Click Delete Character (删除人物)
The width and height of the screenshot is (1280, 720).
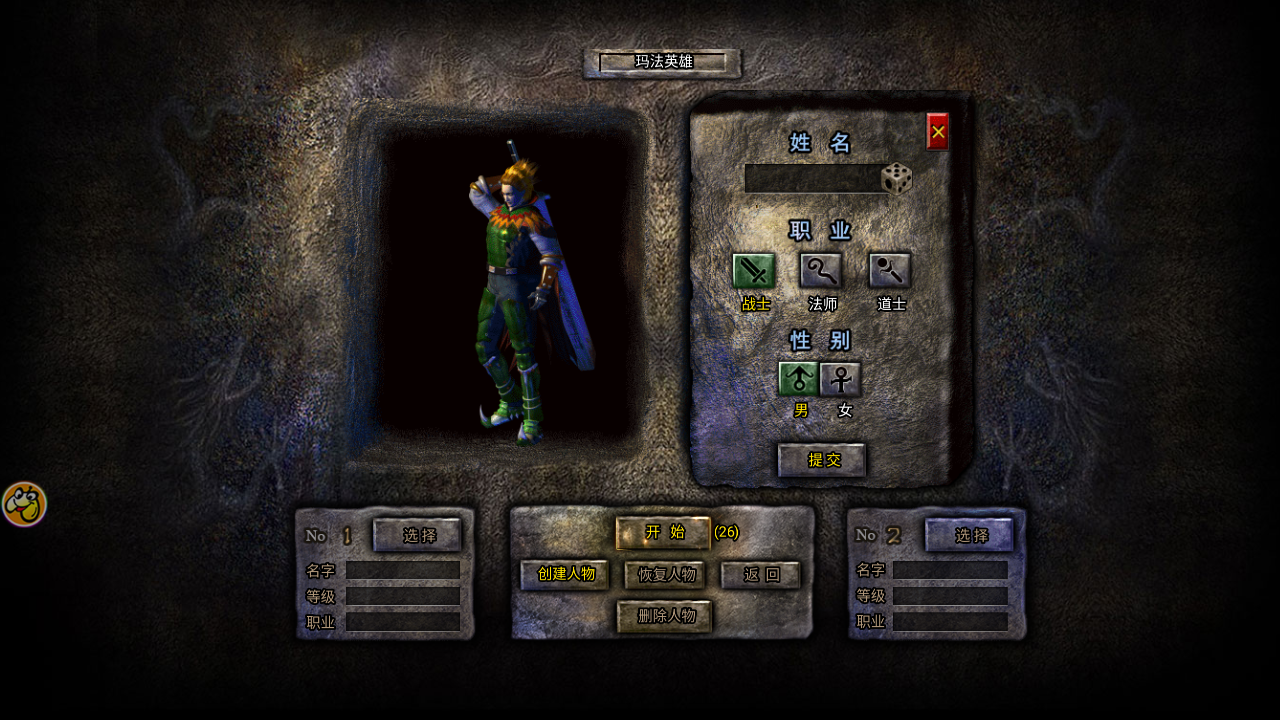coord(664,616)
